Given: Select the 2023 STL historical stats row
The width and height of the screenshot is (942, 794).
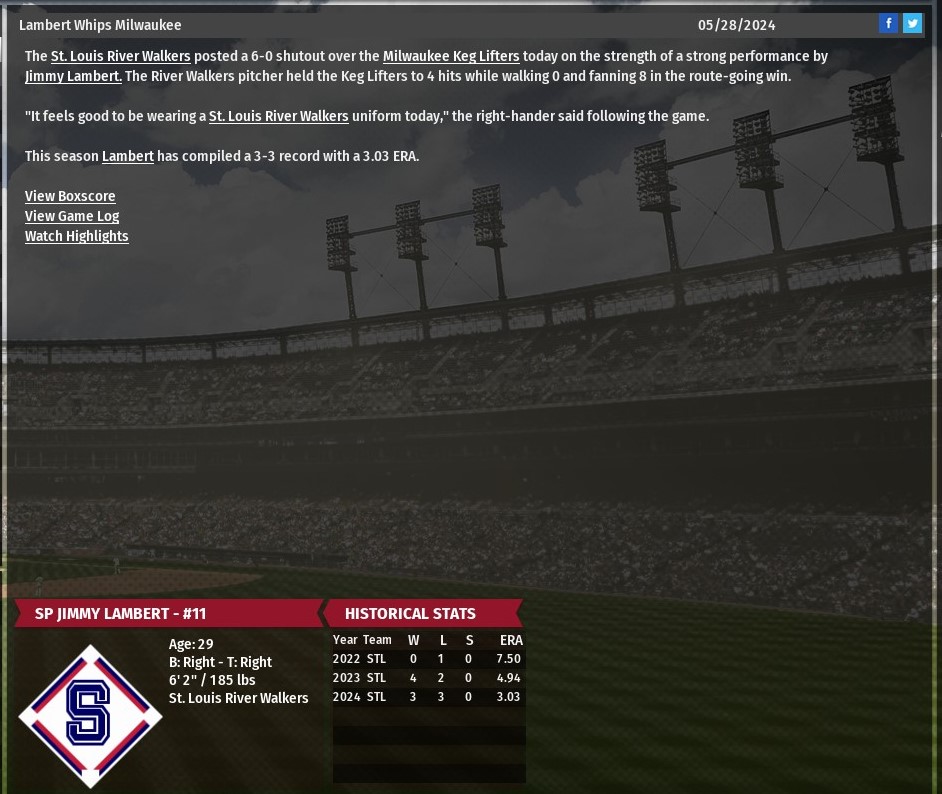Looking at the screenshot, I should click(x=427, y=678).
